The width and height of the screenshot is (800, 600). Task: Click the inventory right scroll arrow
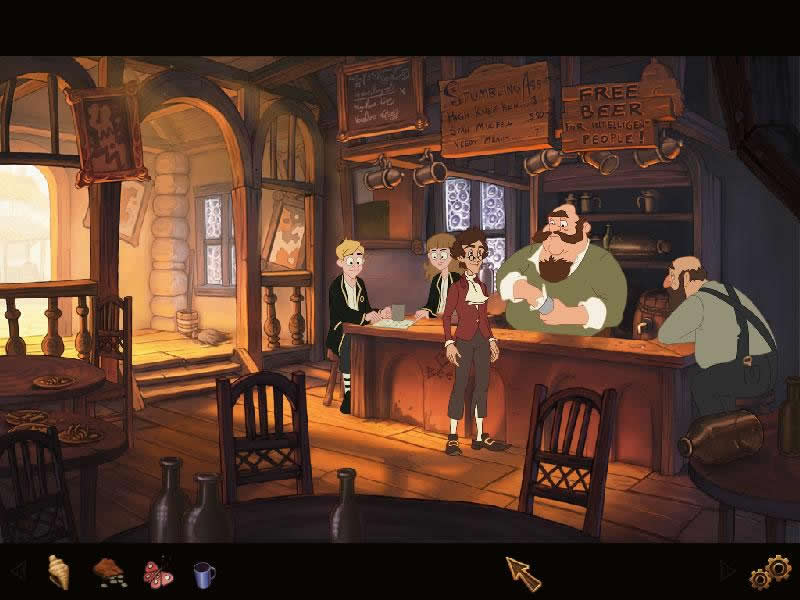coord(727,573)
